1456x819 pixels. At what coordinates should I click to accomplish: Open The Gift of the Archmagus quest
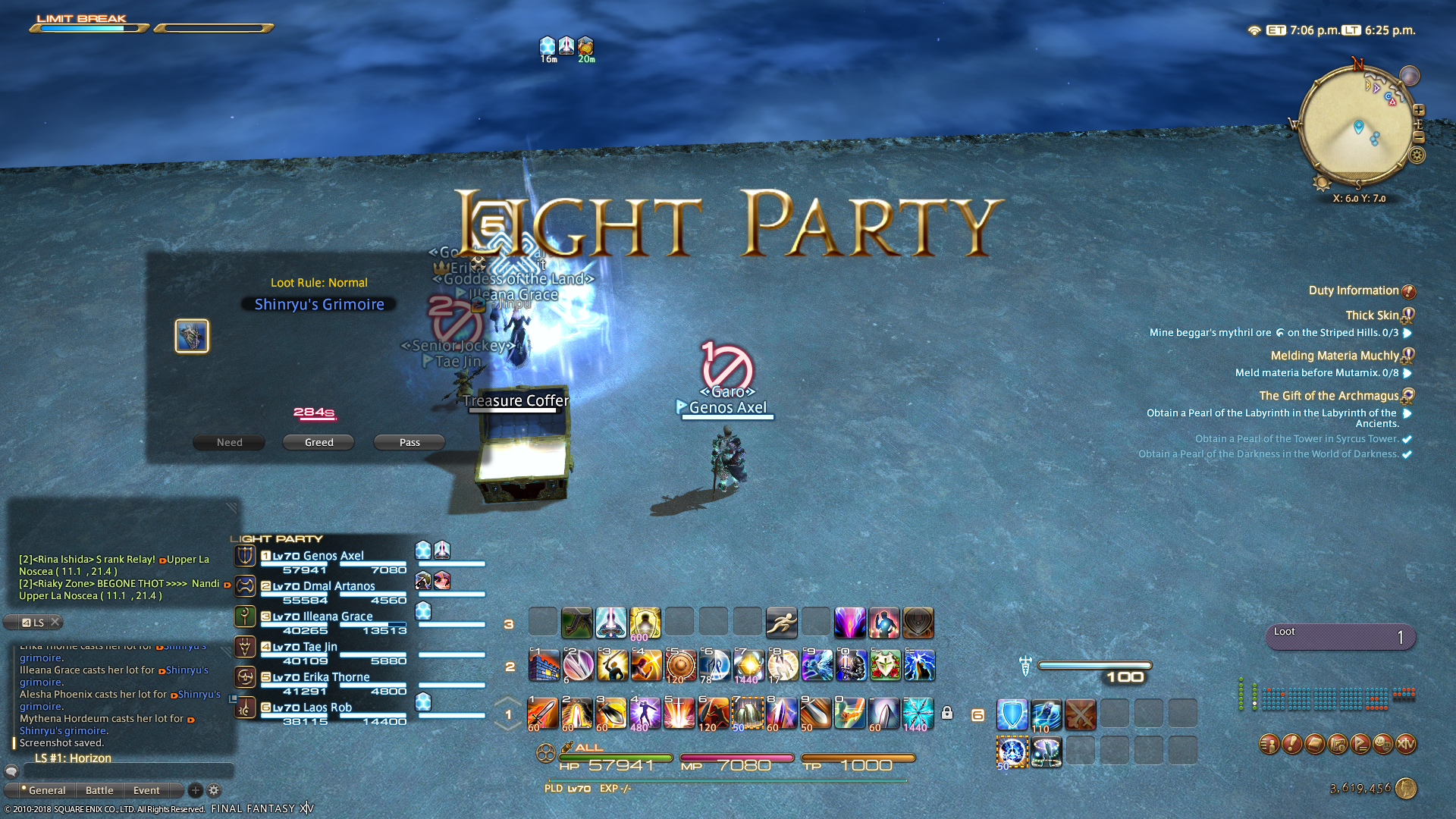click(1329, 396)
